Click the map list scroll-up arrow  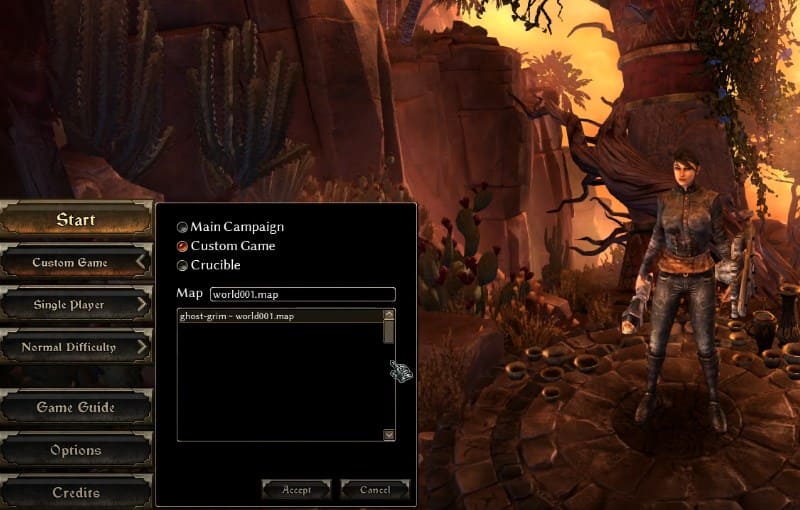pos(389,315)
